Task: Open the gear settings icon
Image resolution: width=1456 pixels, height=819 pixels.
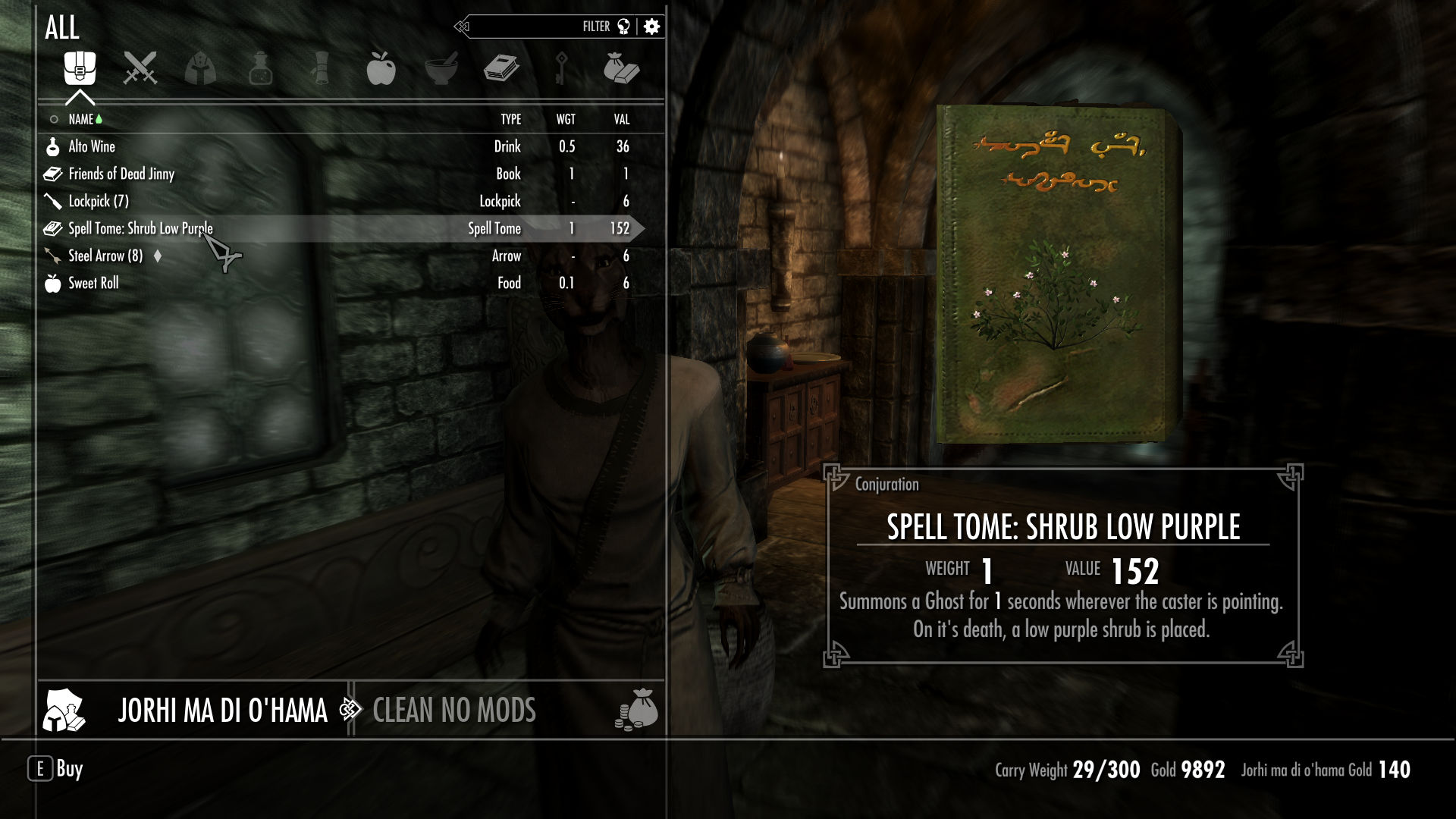Action: click(651, 27)
